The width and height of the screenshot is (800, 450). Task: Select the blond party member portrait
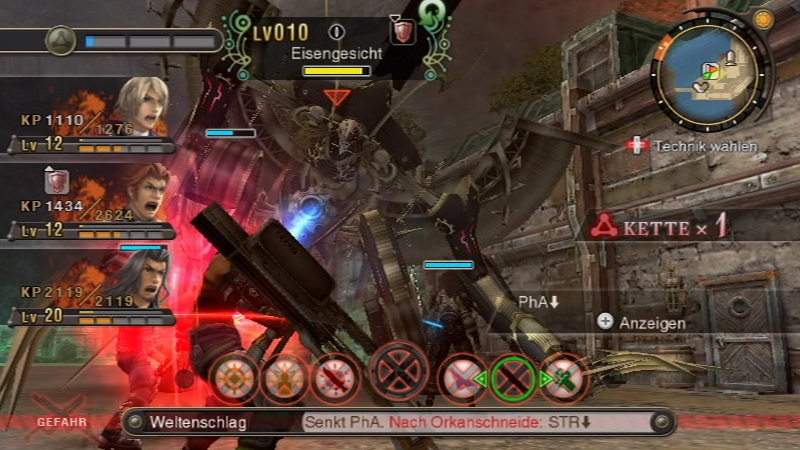click(139, 107)
